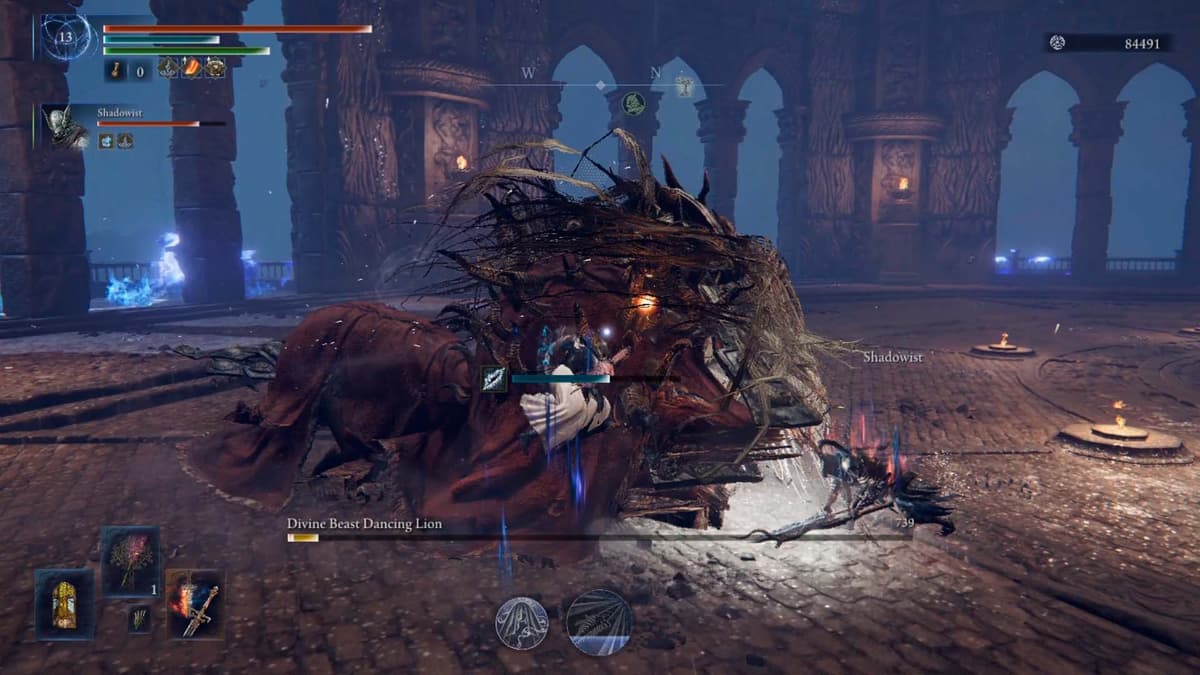Click the tree marker on compass
Screen dimensions: 1200x675
click(685, 84)
